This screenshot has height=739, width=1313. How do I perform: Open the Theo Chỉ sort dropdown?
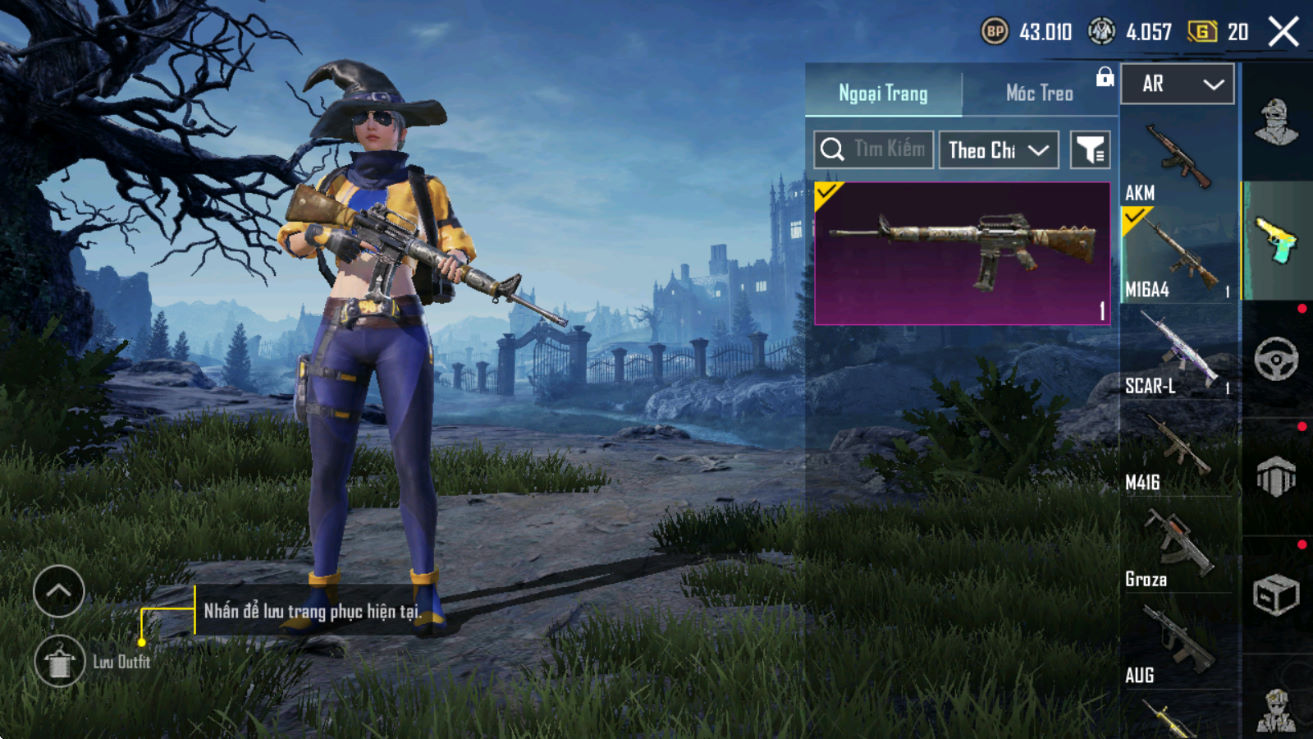(x=998, y=150)
